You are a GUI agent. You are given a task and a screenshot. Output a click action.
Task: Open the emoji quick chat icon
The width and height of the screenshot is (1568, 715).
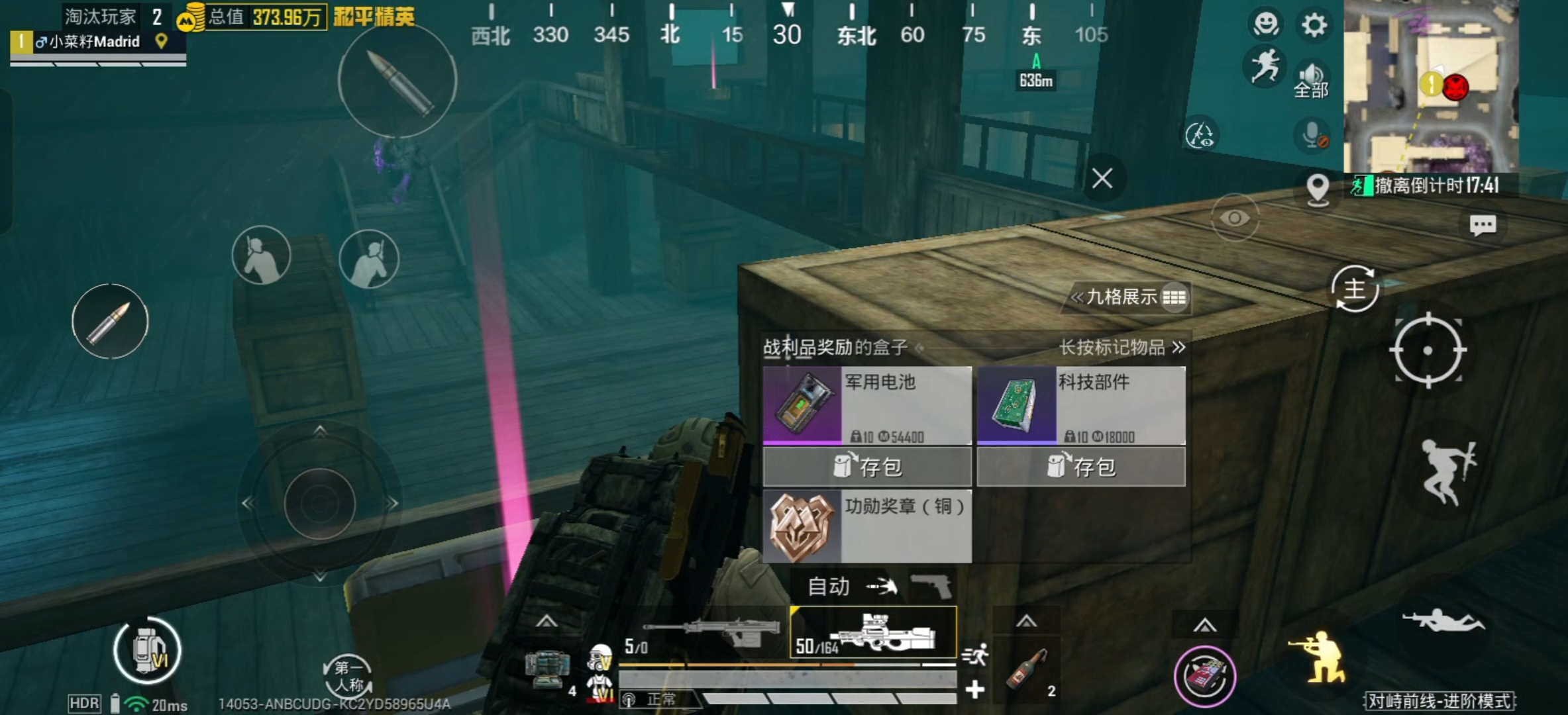click(1265, 23)
